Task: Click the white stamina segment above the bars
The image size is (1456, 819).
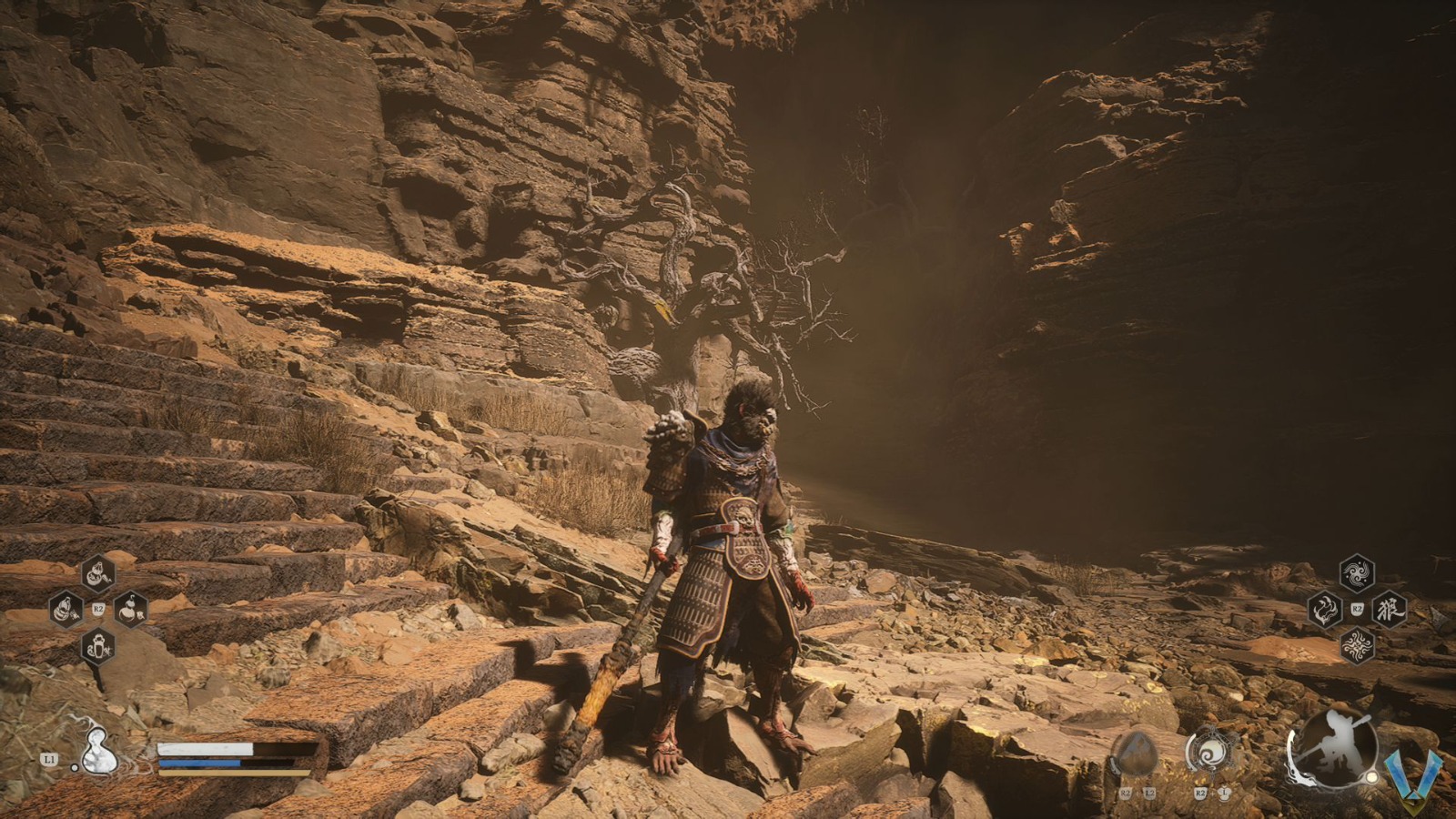Action: pos(206,748)
